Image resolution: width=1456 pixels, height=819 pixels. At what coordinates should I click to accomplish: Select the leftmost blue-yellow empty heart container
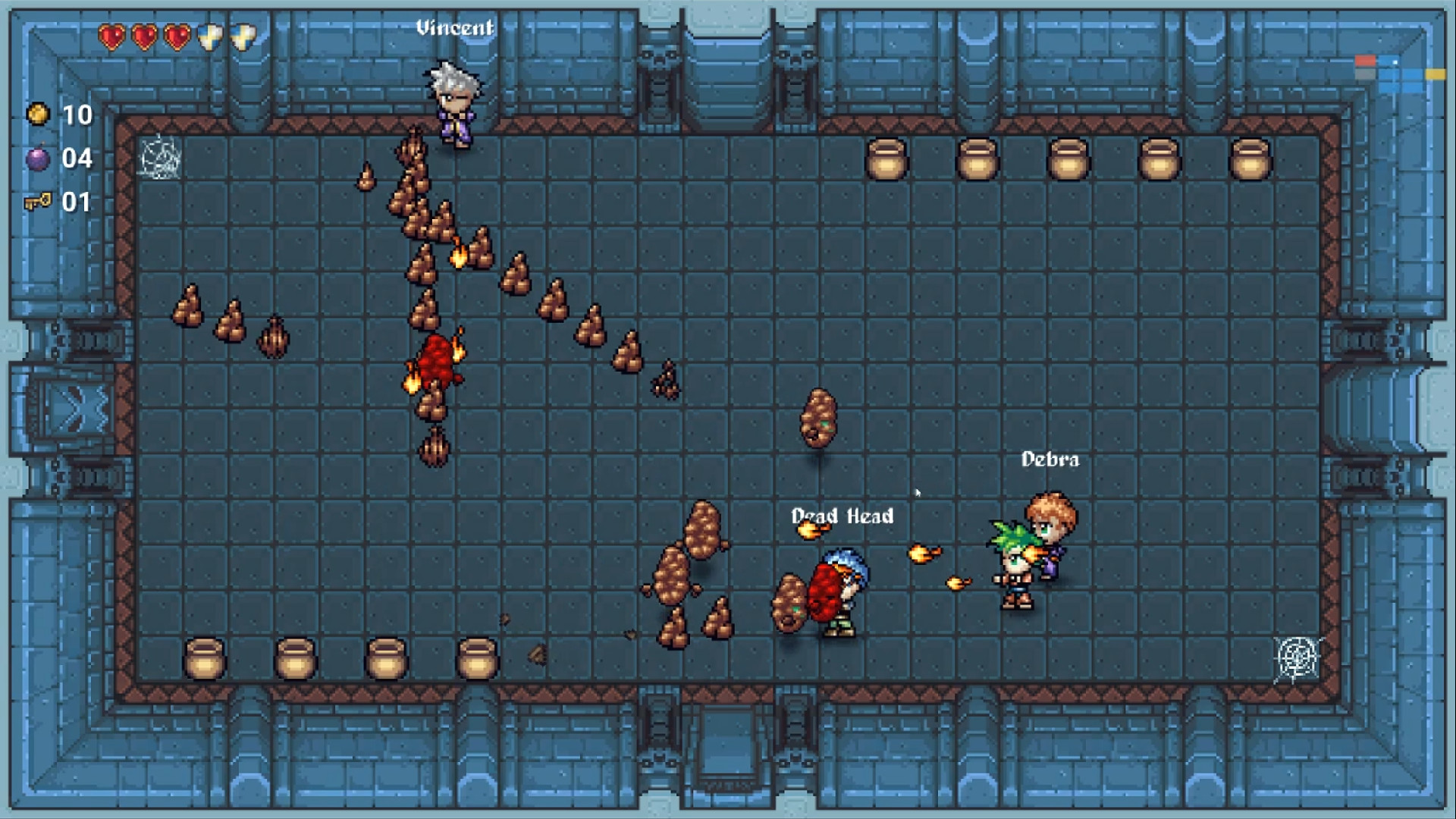coord(212,35)
